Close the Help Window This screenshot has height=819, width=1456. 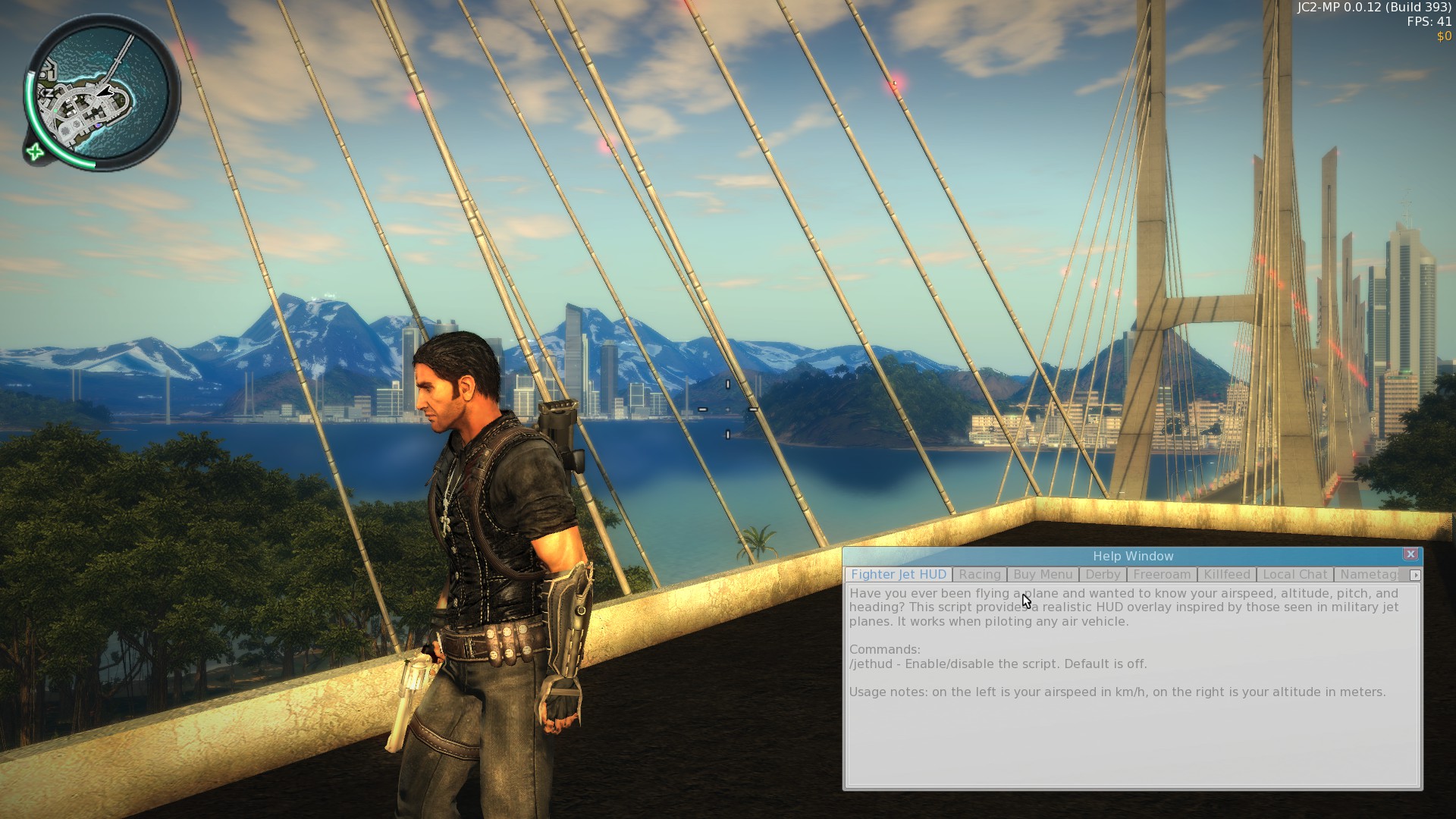click(1410, 554)
